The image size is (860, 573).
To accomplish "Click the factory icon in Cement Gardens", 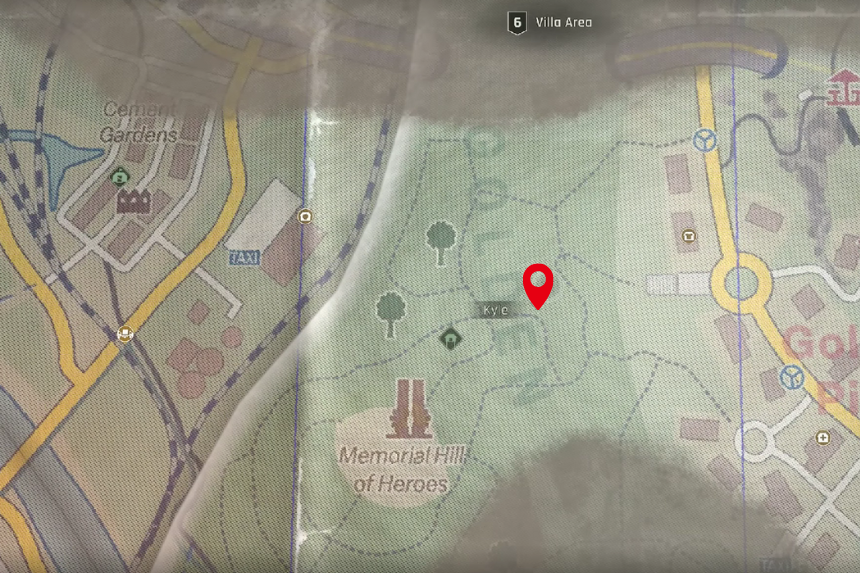I will (134, 202).
